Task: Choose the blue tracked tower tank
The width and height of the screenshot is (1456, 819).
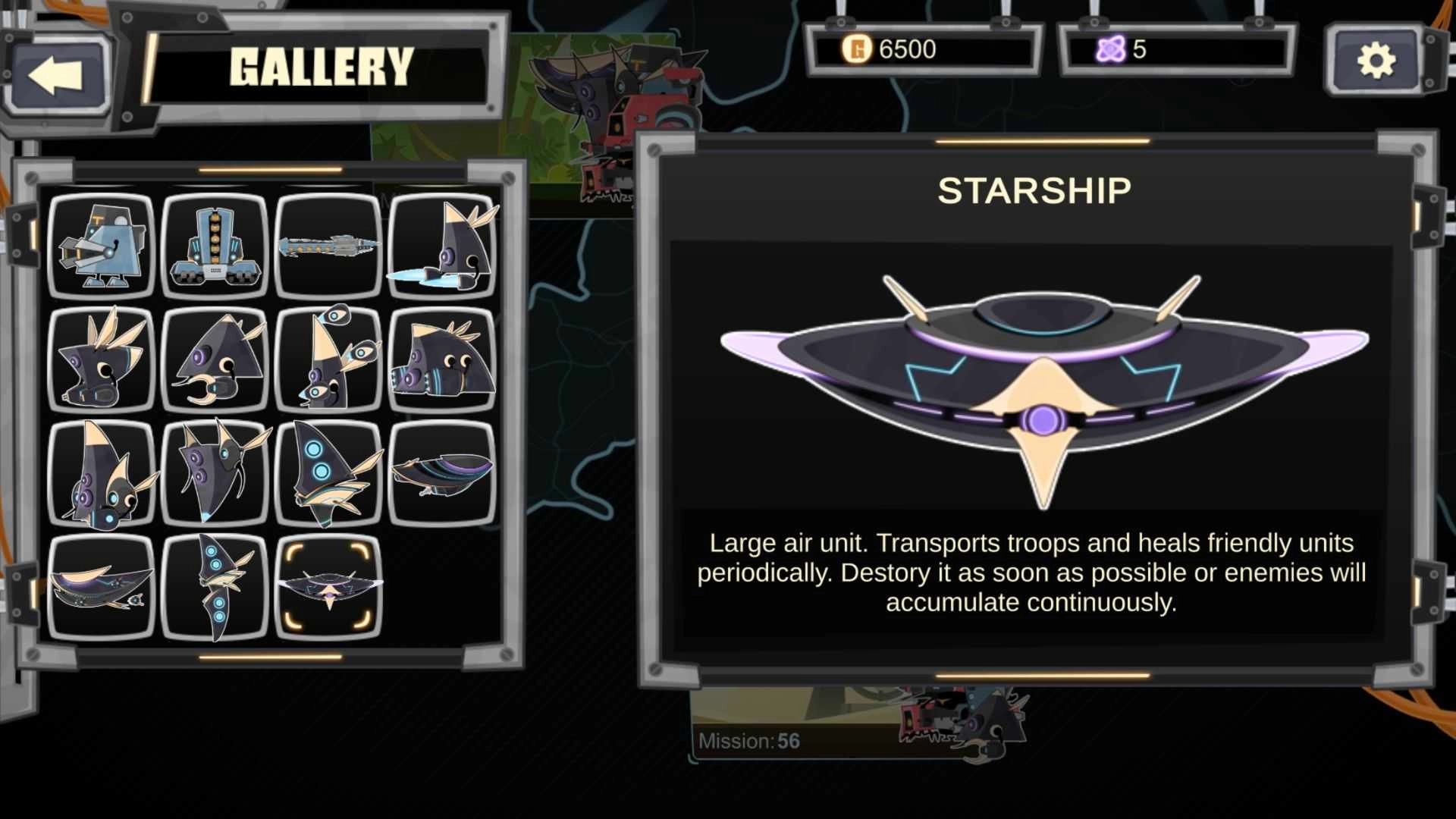Action: [x=215, y=246]
